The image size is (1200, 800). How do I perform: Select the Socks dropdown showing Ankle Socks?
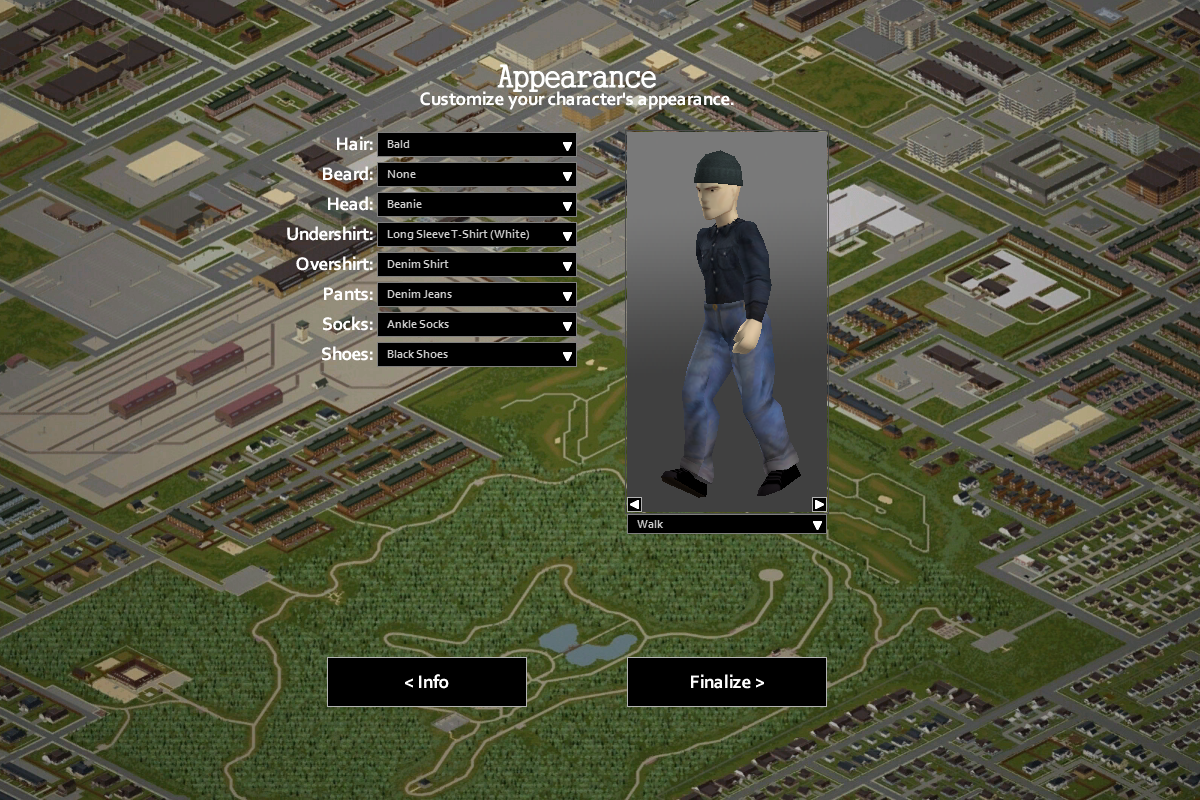[476, 325]
